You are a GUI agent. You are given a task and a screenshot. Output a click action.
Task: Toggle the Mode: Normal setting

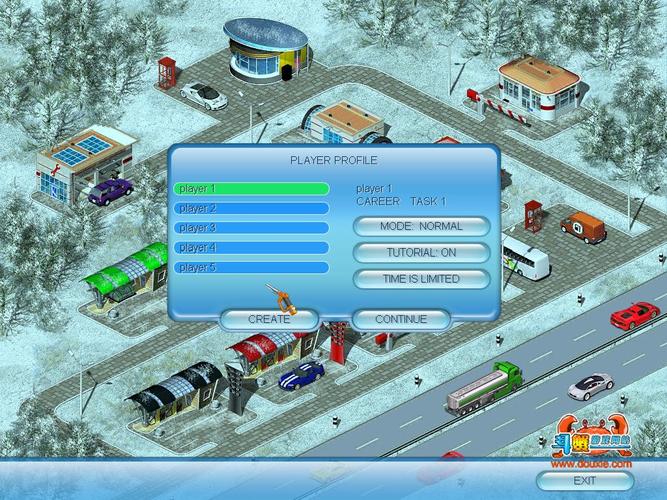tap(421, 227)
